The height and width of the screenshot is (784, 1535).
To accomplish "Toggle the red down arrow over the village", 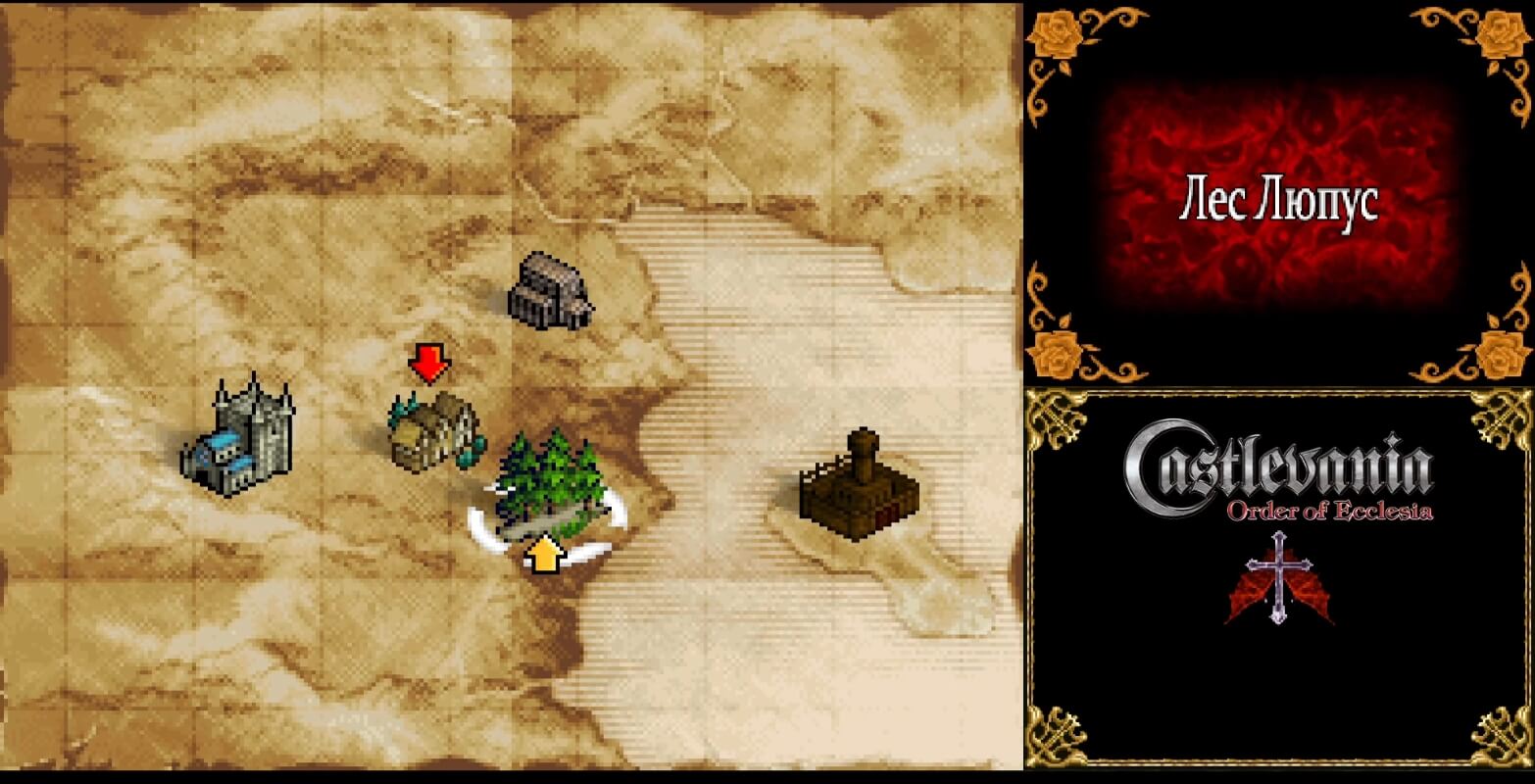I will [428, 363].
